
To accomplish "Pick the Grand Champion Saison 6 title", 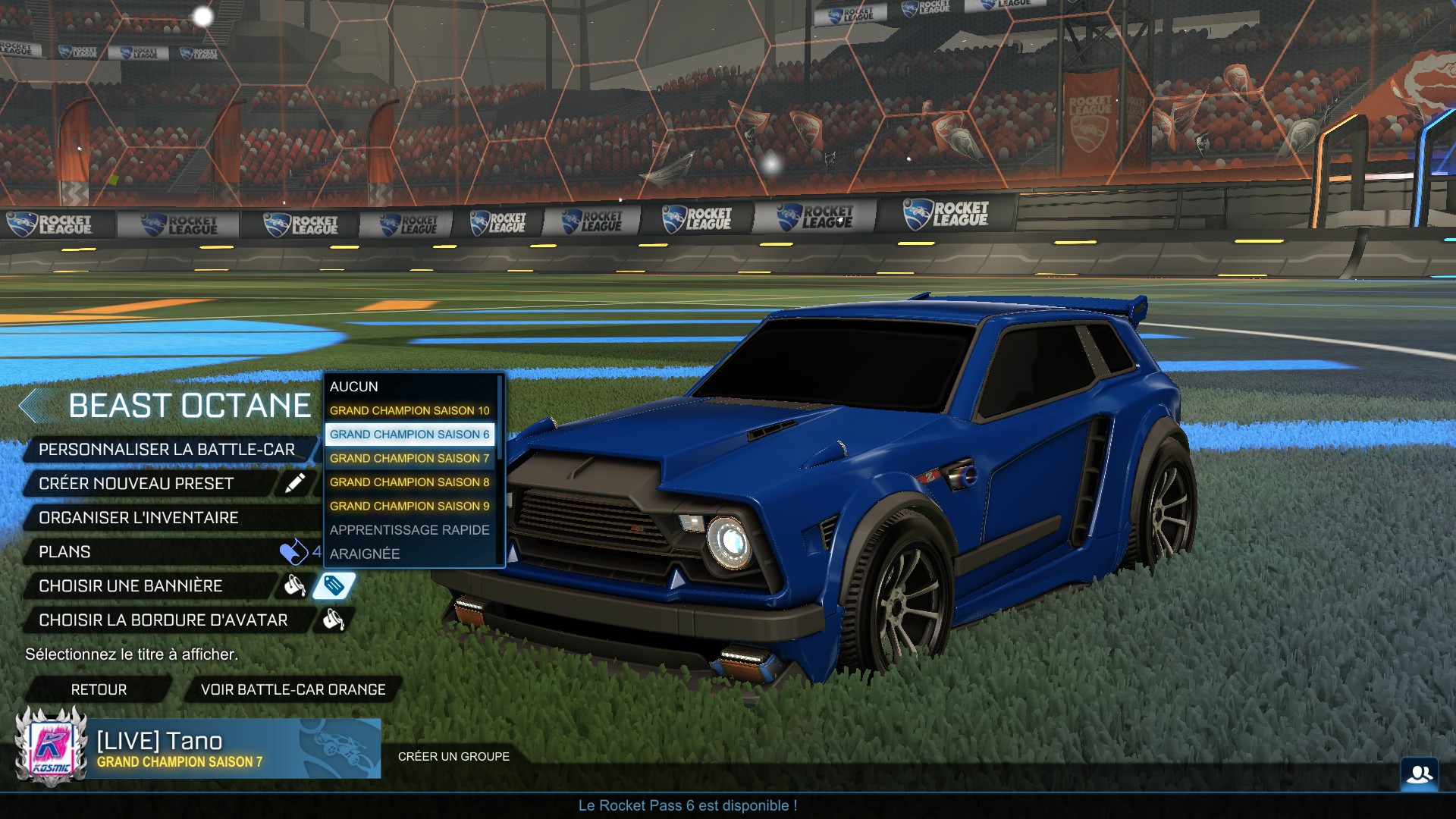I will coord(409,435).
